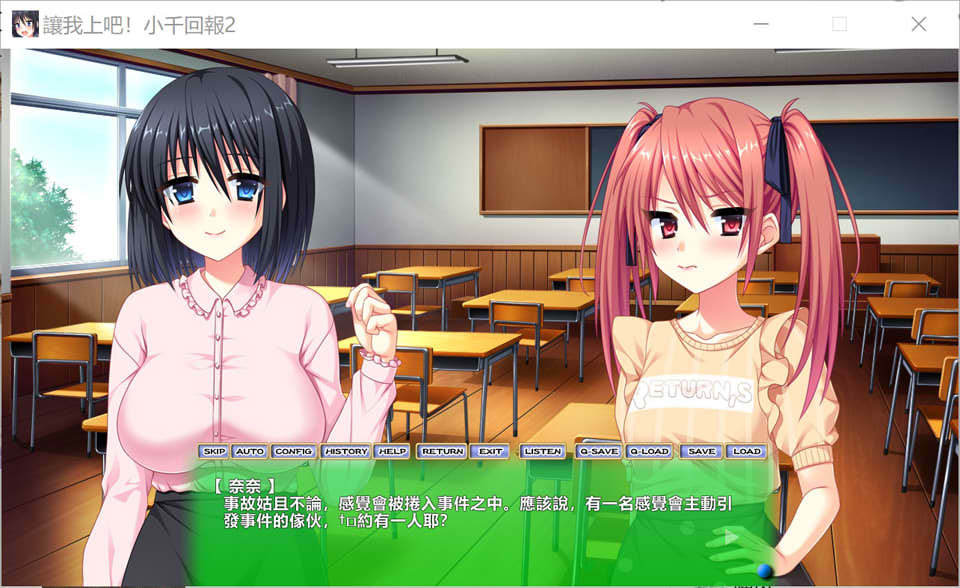Open the SAVE menu
Screen dimensions: 960x588
pyautogui.click(x=702, y=451)
